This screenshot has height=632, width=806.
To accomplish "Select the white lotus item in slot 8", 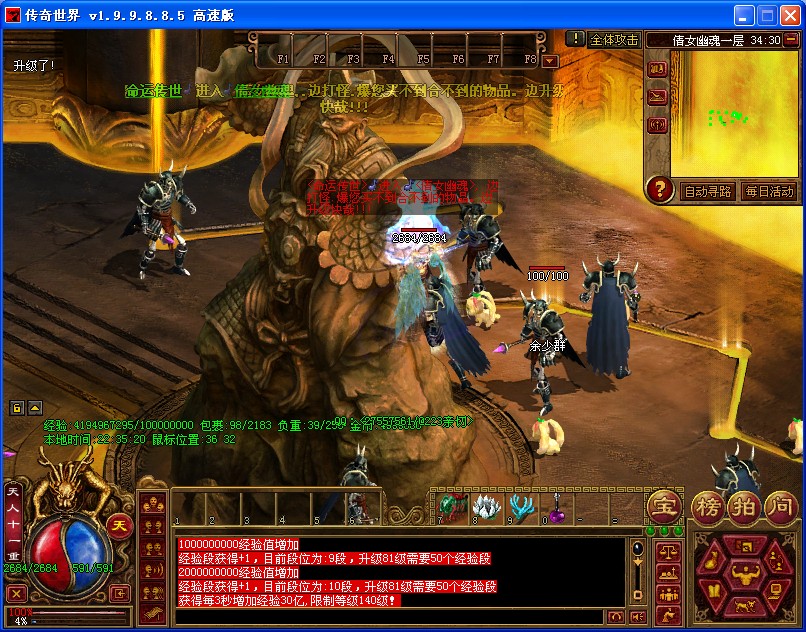I will point(486,506).
